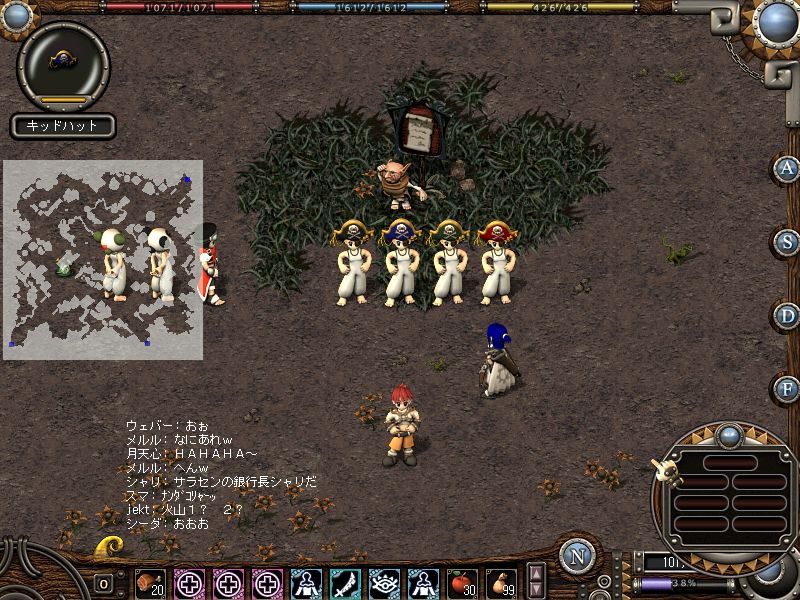Select the pirate hat target portrait
Image resolution: width=800 pixels, height=600 pixels.
[x=63, y=64]
